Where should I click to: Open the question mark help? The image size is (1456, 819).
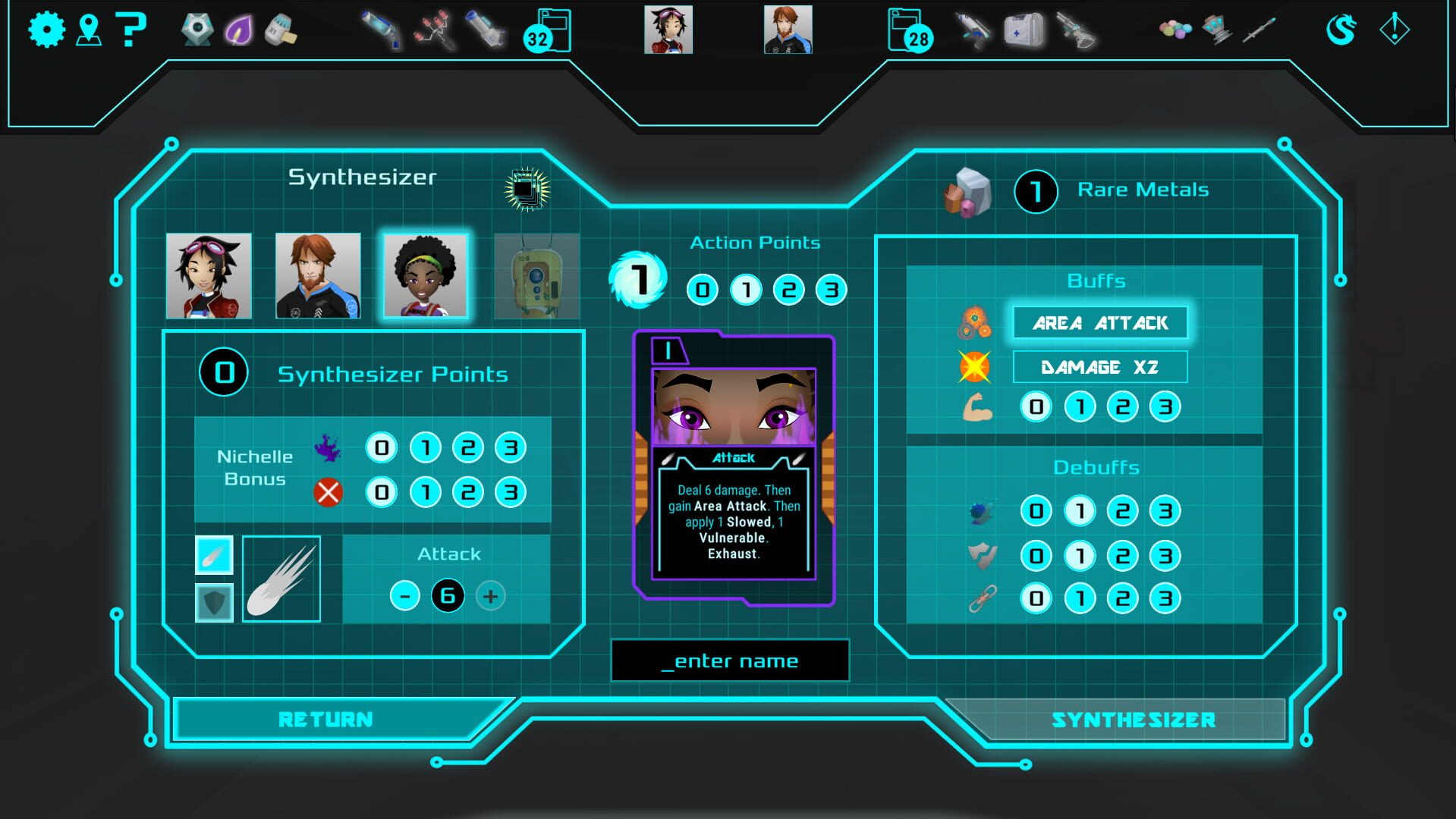(131, 30)
